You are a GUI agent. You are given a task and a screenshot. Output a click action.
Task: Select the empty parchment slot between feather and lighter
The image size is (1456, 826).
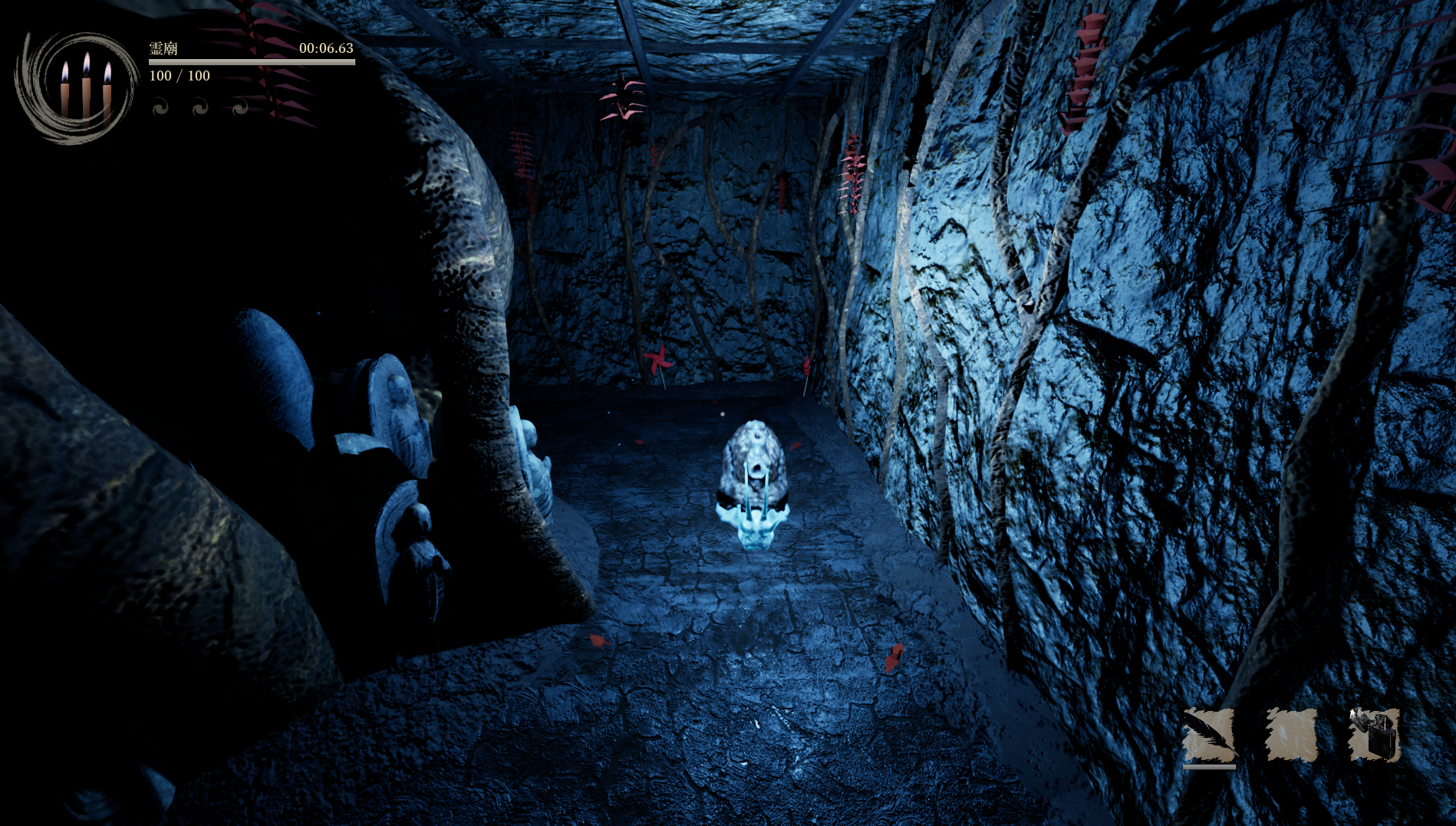tap(1291, 735)
